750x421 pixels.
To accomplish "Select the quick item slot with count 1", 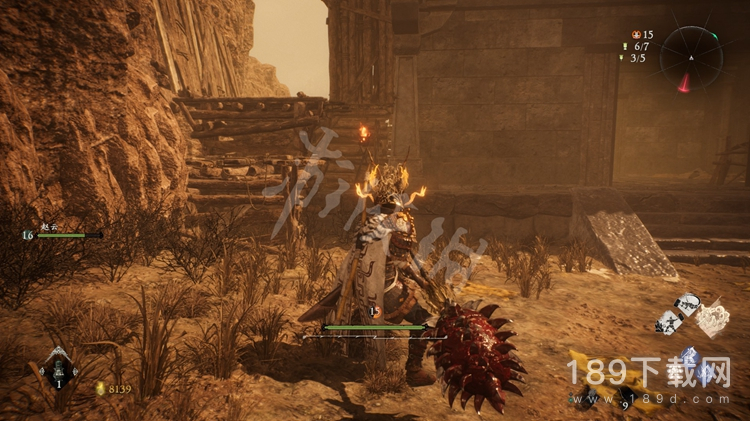I will [57, 371].
